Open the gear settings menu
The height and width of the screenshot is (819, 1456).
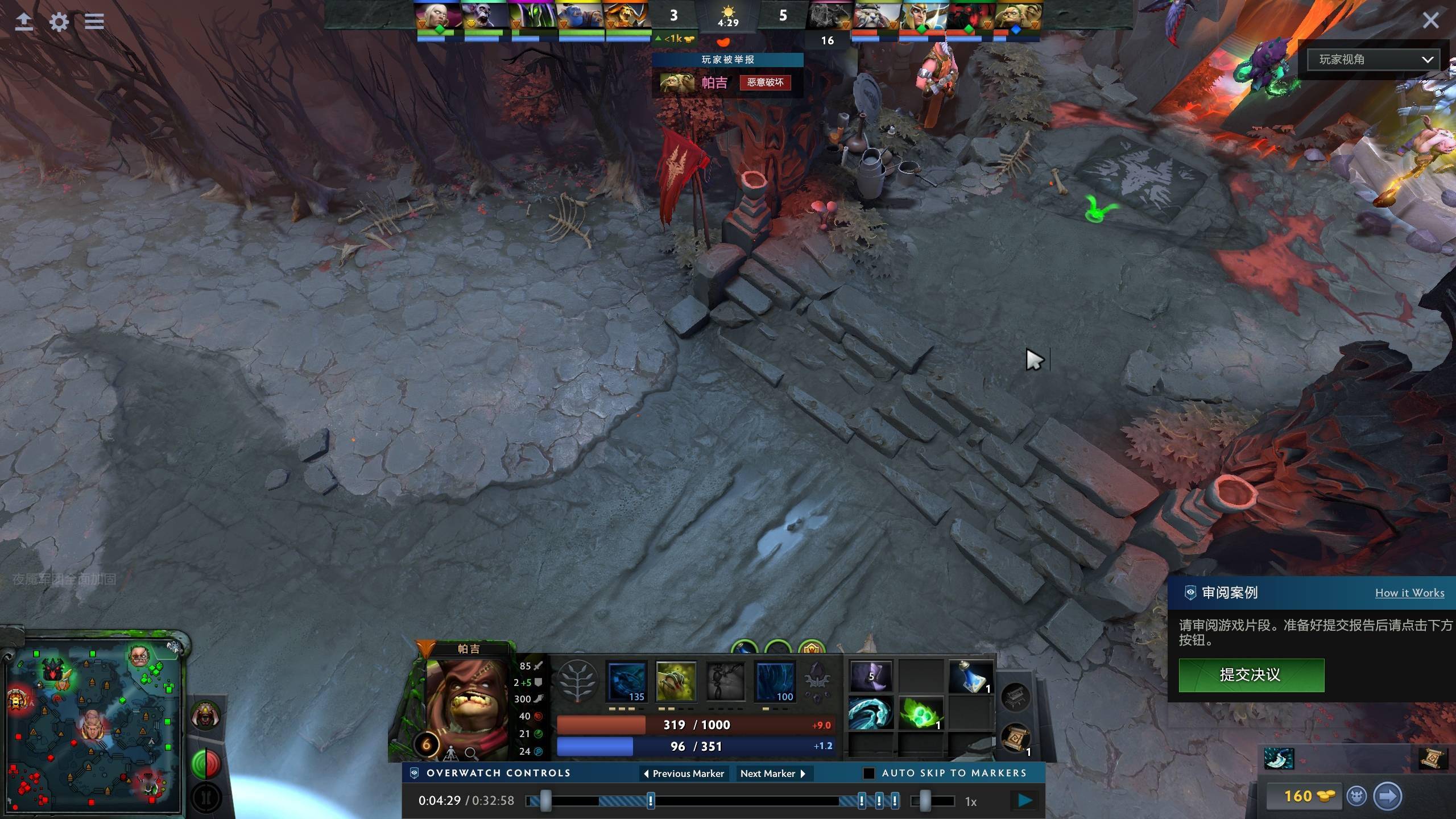coord(59,22)
